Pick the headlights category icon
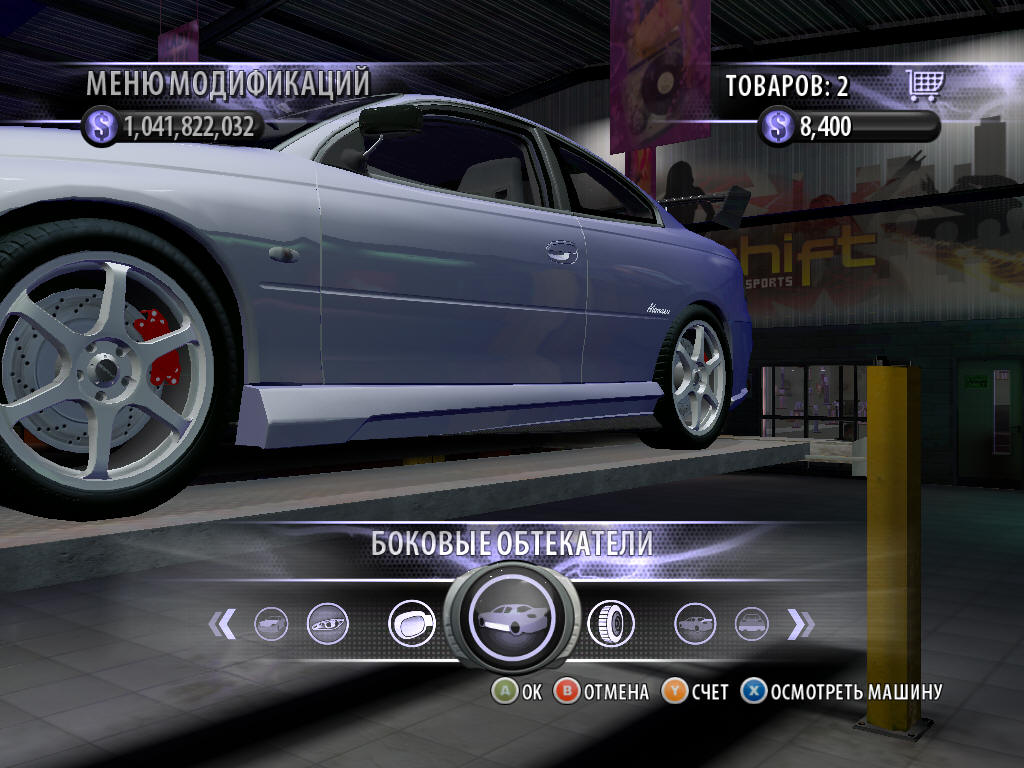The height and width of the screenshot is (768, 1024). coord(326,623)
